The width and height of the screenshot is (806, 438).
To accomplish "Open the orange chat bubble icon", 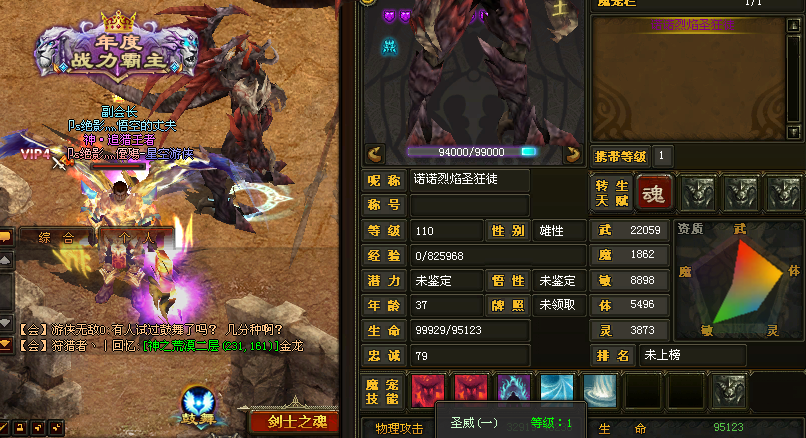I will [x=5, y=237].
